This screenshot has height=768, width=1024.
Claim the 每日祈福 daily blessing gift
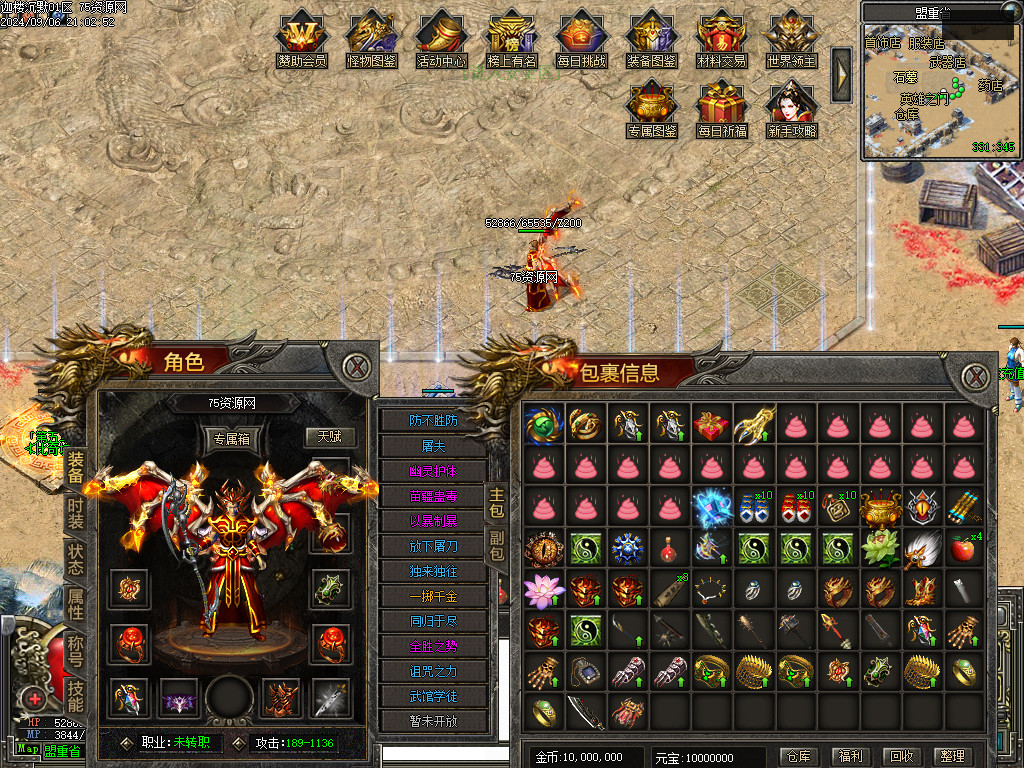click(x=722, y=108)
